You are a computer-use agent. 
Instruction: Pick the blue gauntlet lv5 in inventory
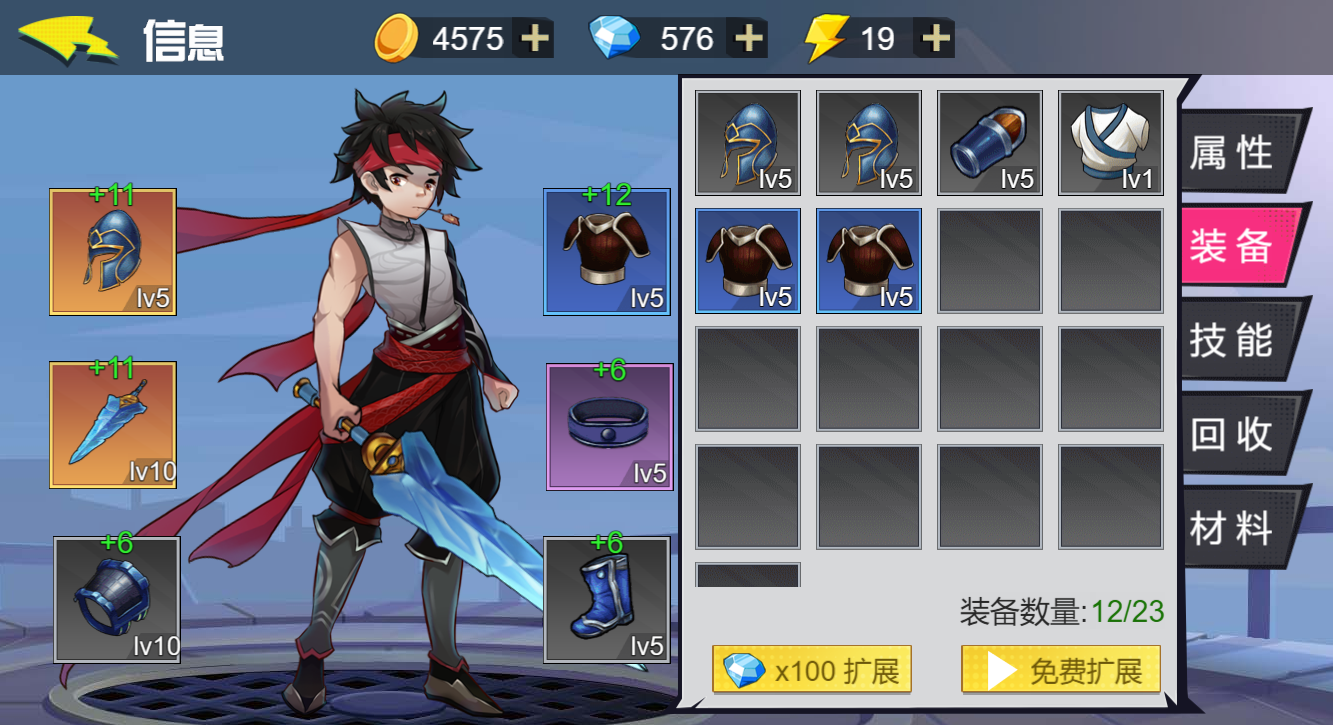pos(990,143)
